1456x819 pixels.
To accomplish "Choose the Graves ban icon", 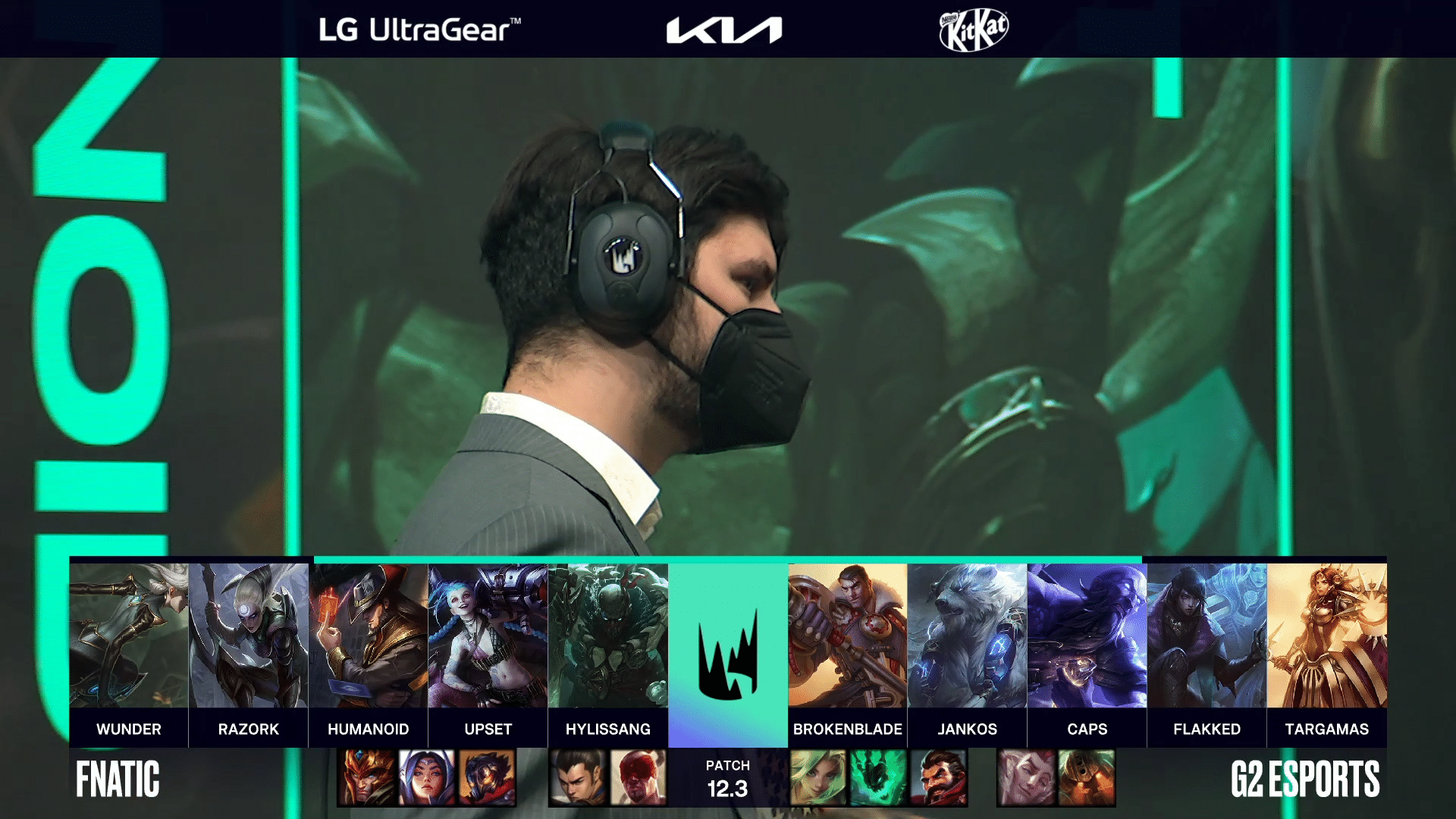I will click(938, 777).
